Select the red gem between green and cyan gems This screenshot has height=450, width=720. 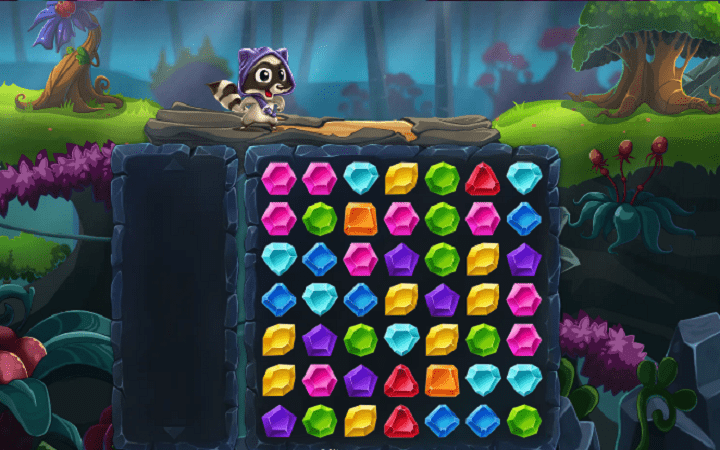point(483,178)
